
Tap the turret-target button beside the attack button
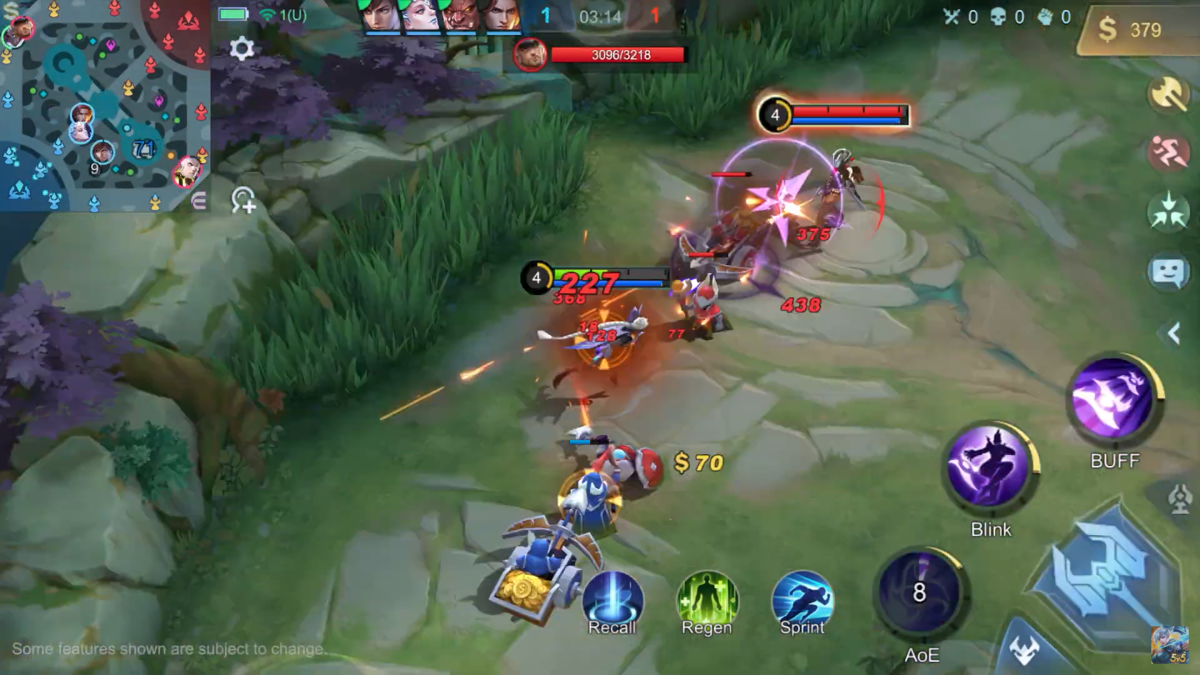[1180, 497]
